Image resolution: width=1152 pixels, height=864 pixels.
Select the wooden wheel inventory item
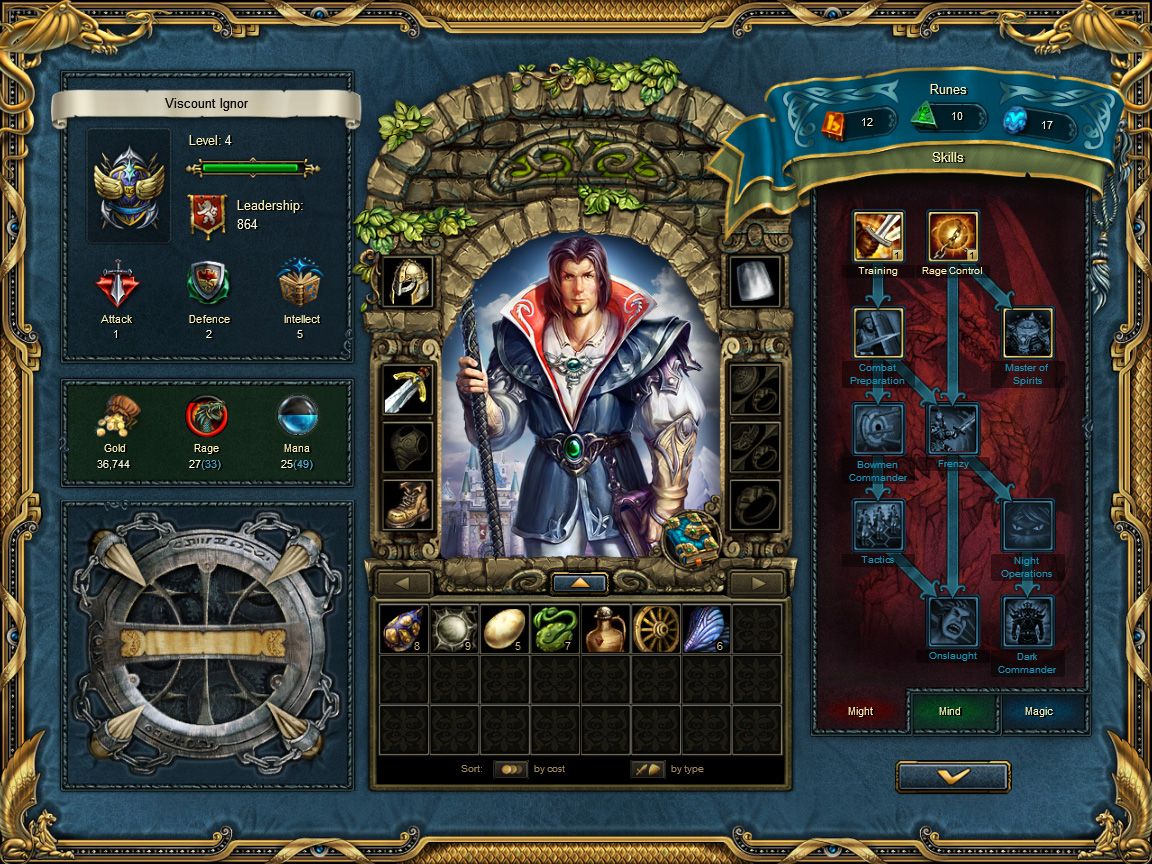pyautogui.click(x=656, y=629)
